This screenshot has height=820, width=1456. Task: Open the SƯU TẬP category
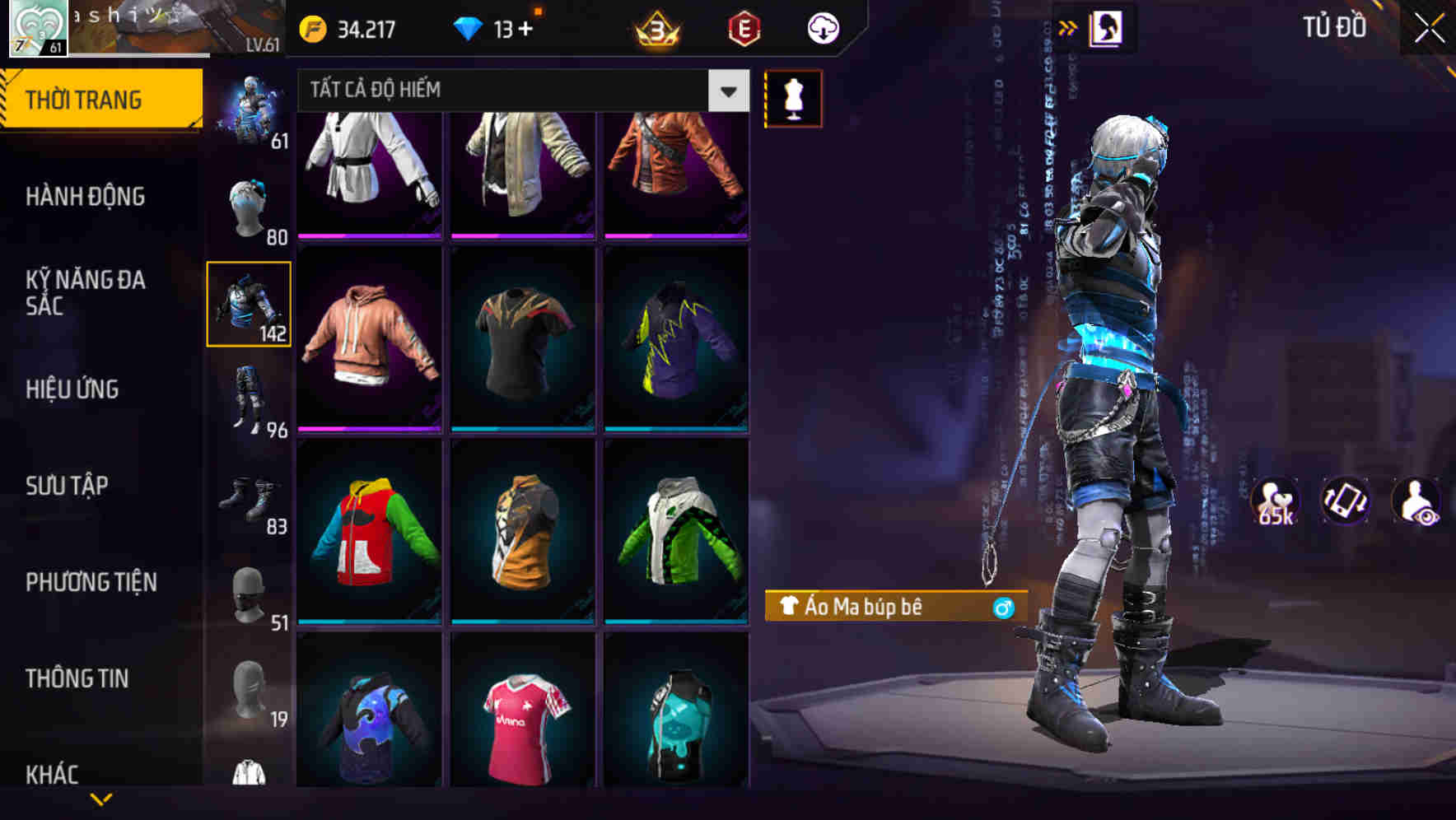[x=68, y=486]
